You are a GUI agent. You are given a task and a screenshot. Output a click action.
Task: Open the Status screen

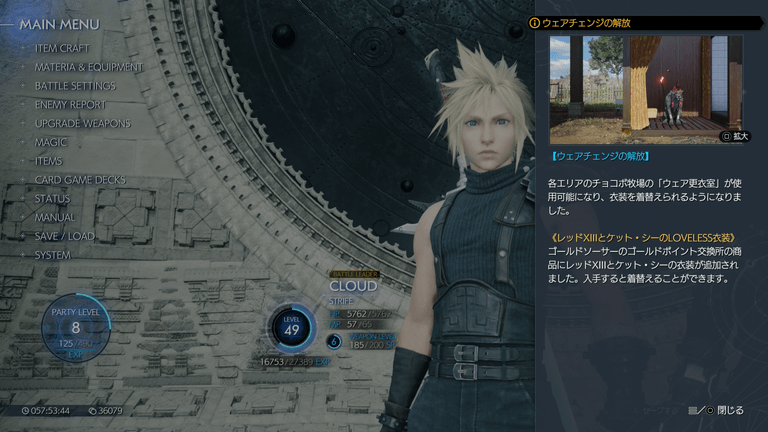click(52, 199)
